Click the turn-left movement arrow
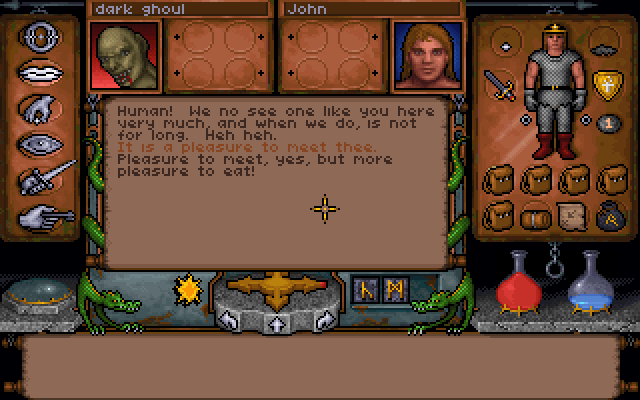Screen dimensions: 640x400 230,322
